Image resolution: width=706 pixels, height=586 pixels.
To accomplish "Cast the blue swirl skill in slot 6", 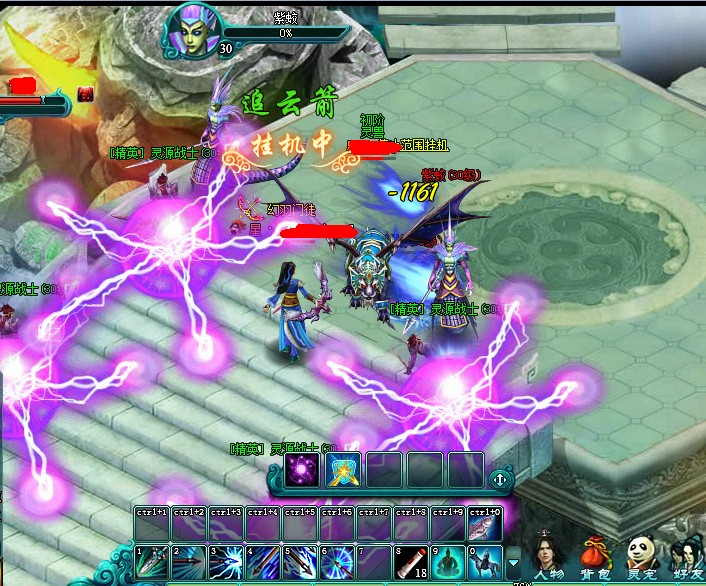I will [337, 562].
